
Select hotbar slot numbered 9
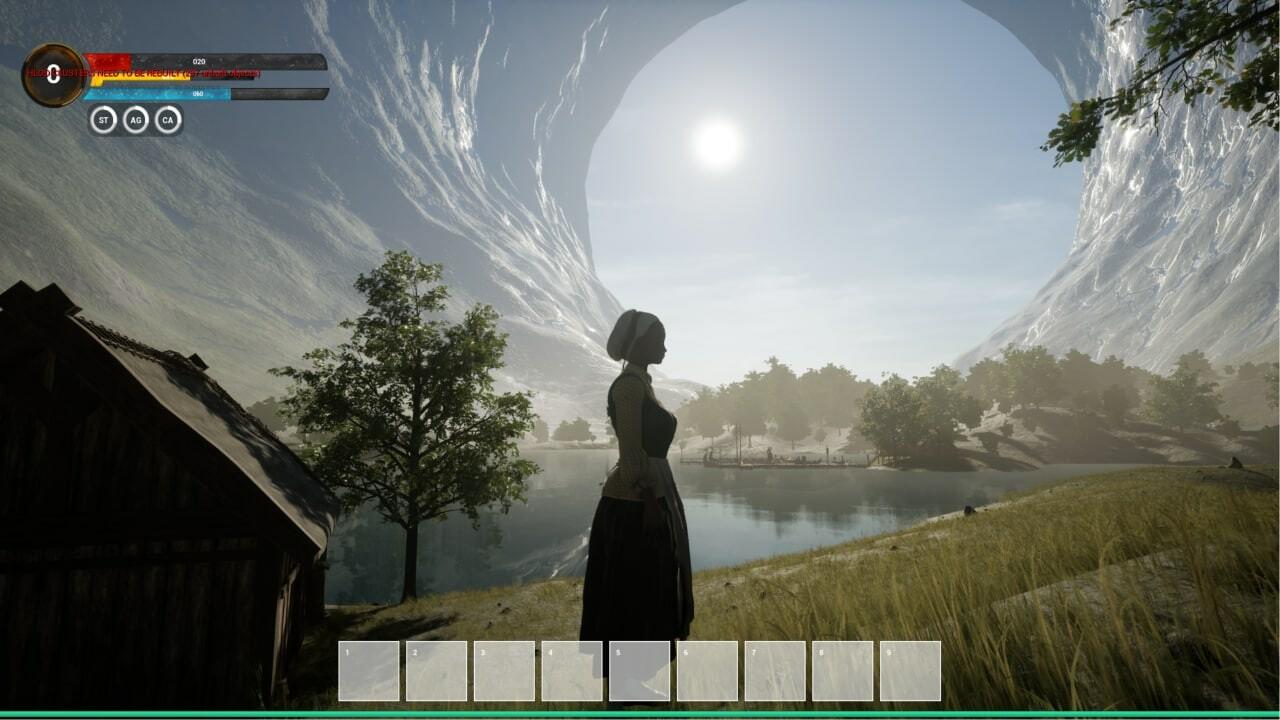910,671
